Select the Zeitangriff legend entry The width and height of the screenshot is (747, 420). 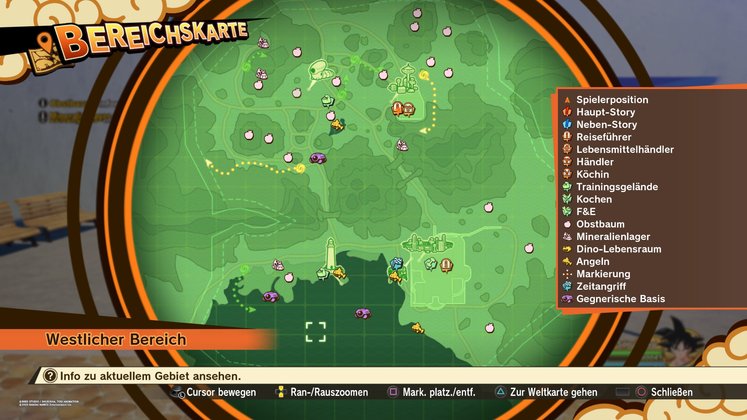click(602, 286)
